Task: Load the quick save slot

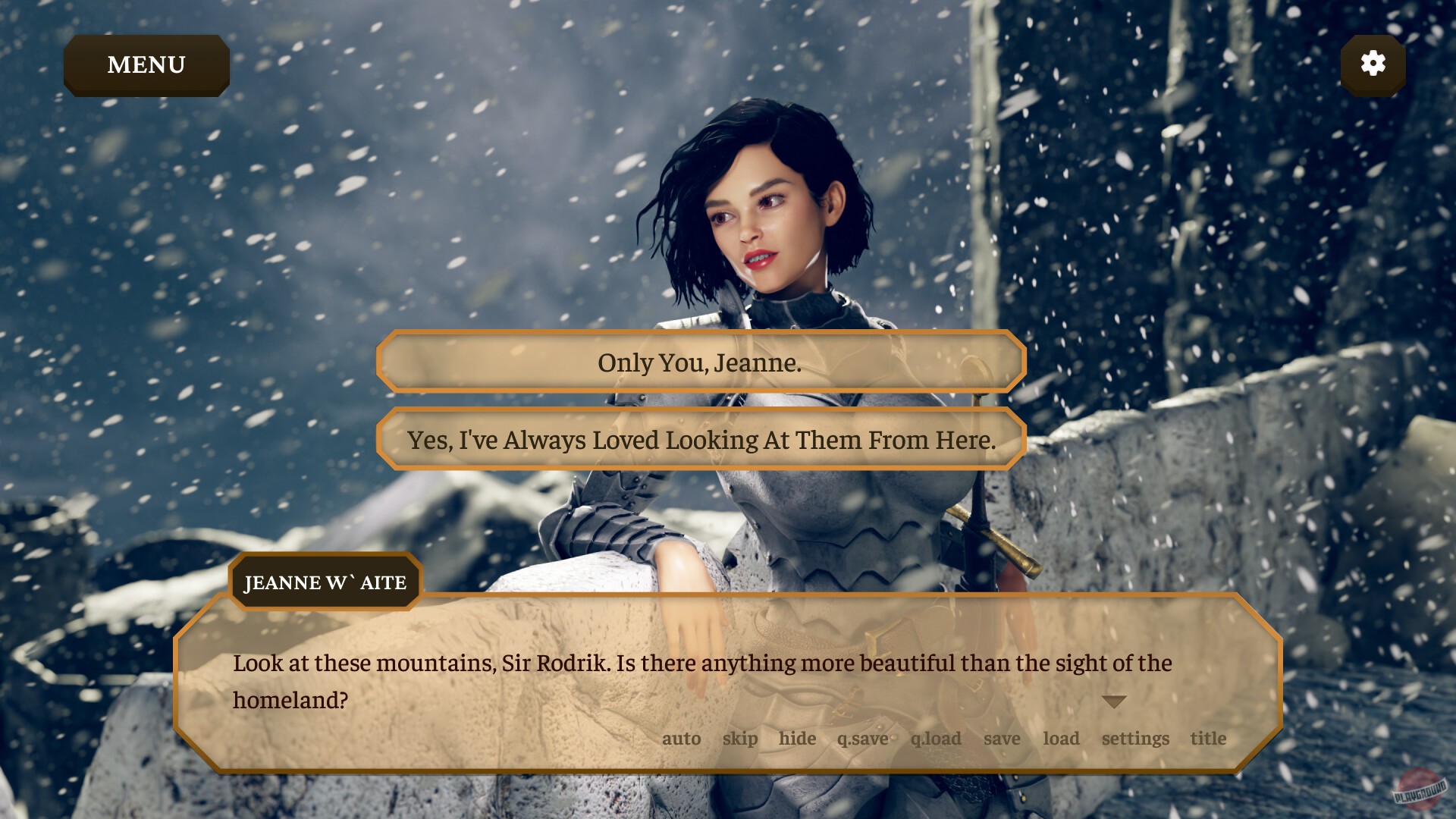Action: point(936,739)
